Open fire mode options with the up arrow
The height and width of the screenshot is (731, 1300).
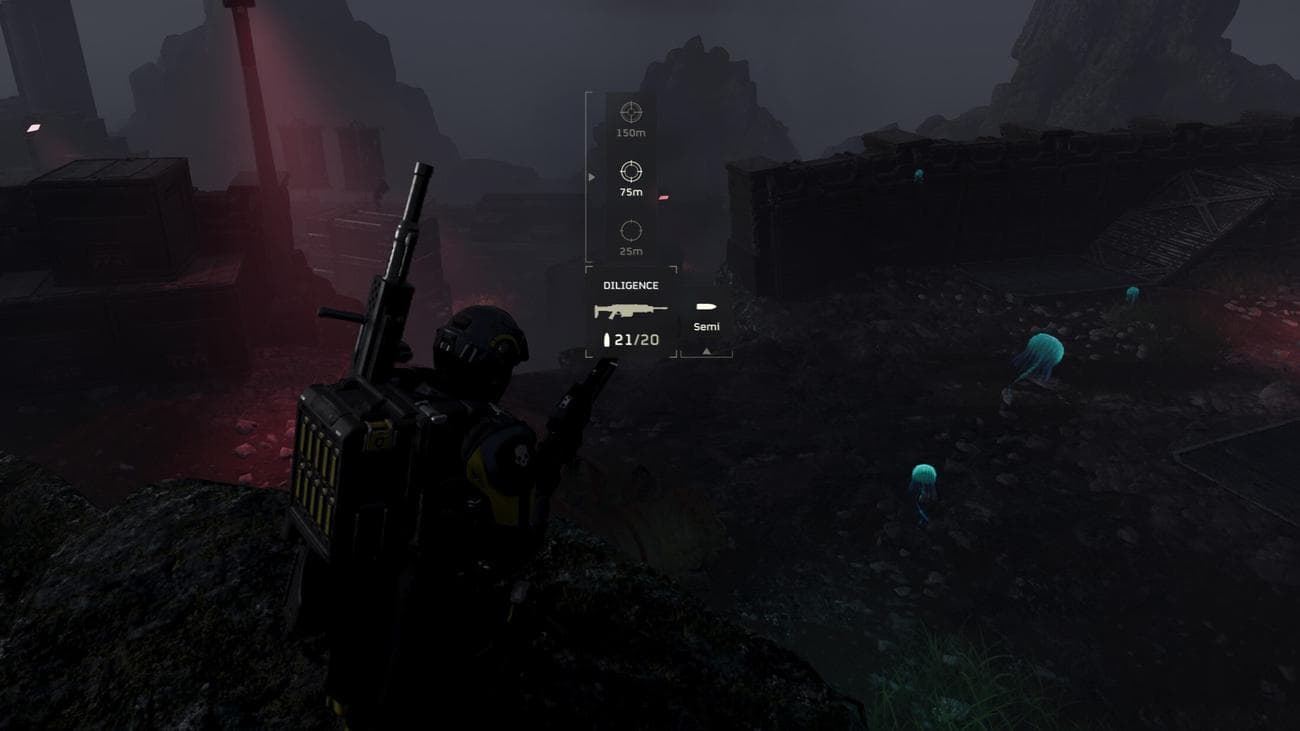(x=706, y=352)
